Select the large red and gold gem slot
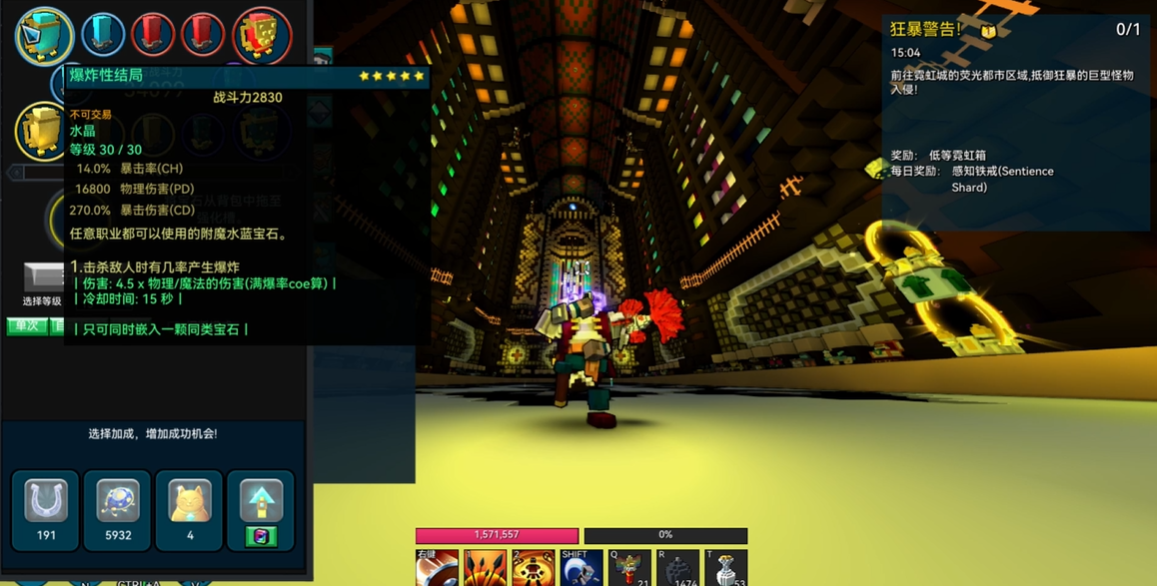 coord(262,35)
